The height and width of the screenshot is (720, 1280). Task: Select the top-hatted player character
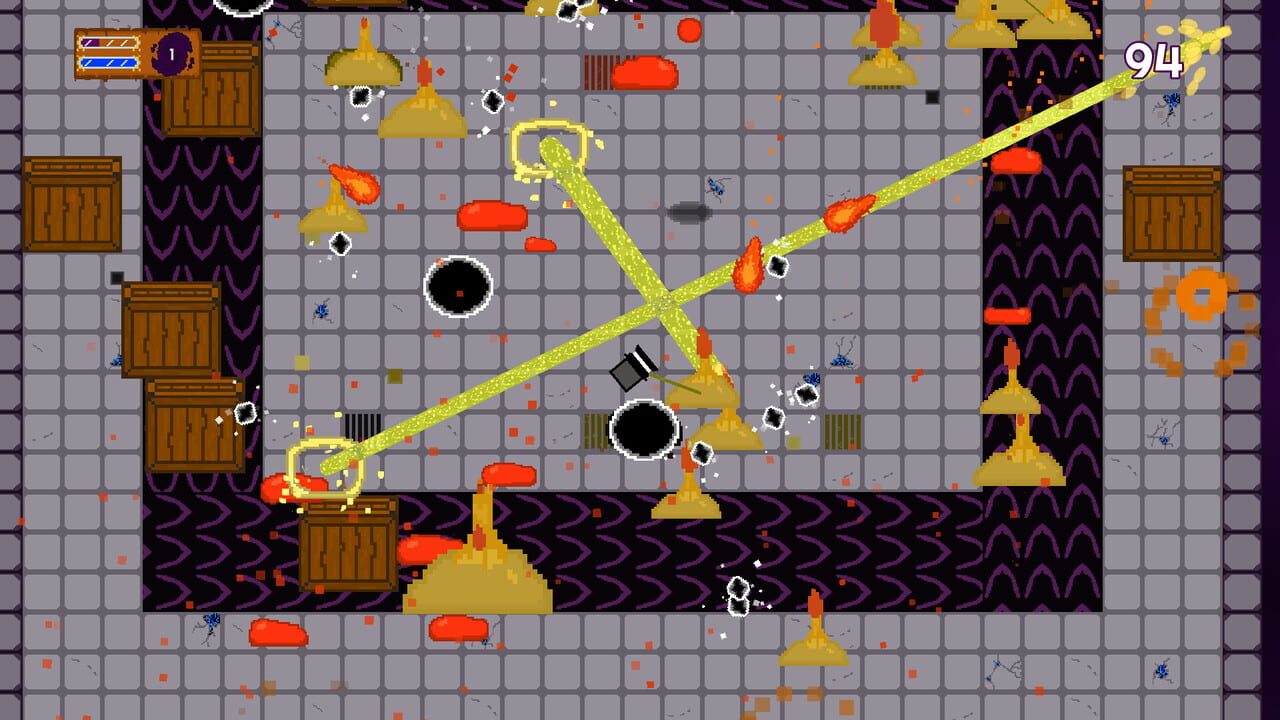coord(633,370)
